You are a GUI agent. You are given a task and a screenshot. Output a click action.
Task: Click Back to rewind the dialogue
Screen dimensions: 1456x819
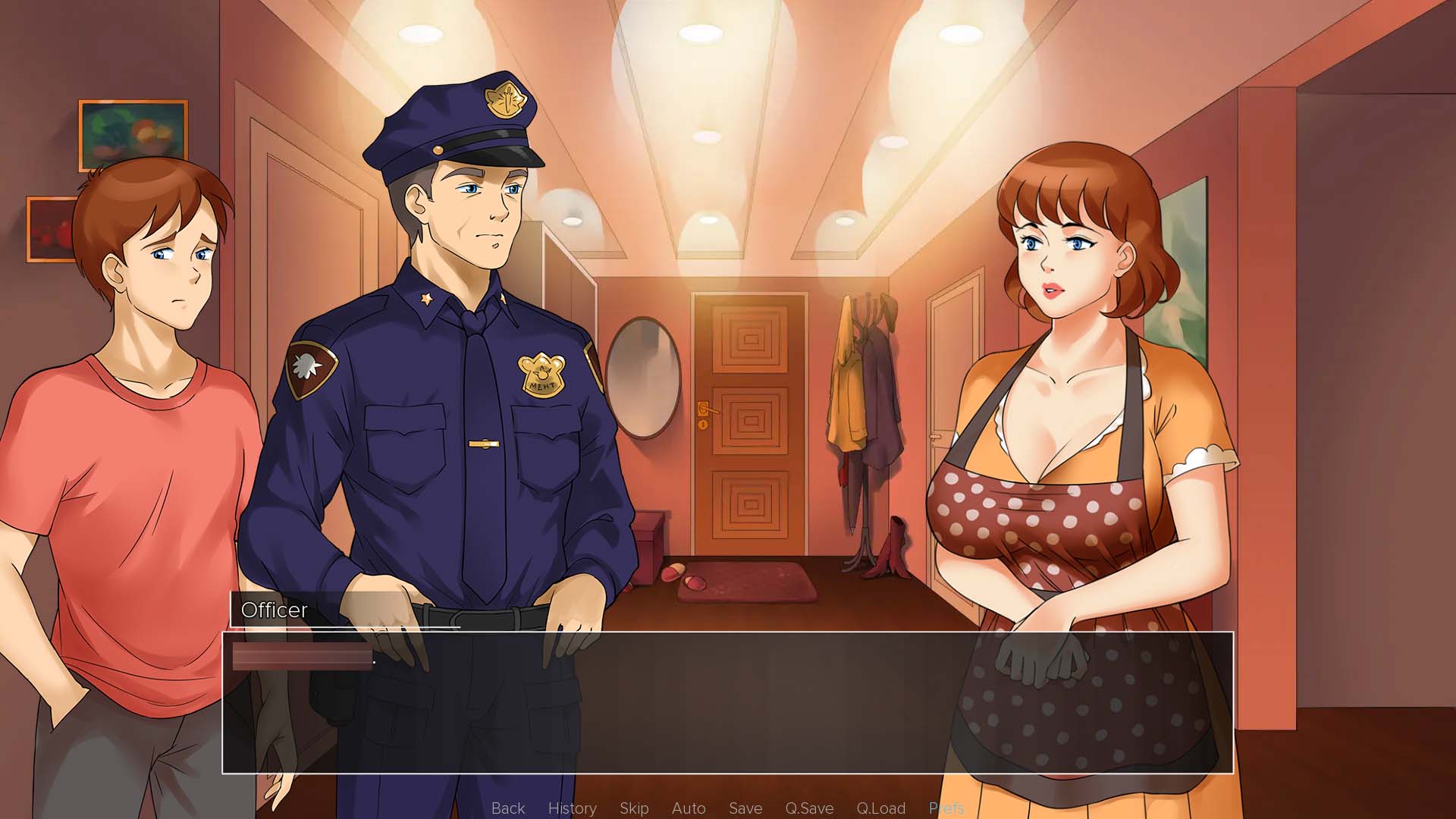tap(507, 808)
